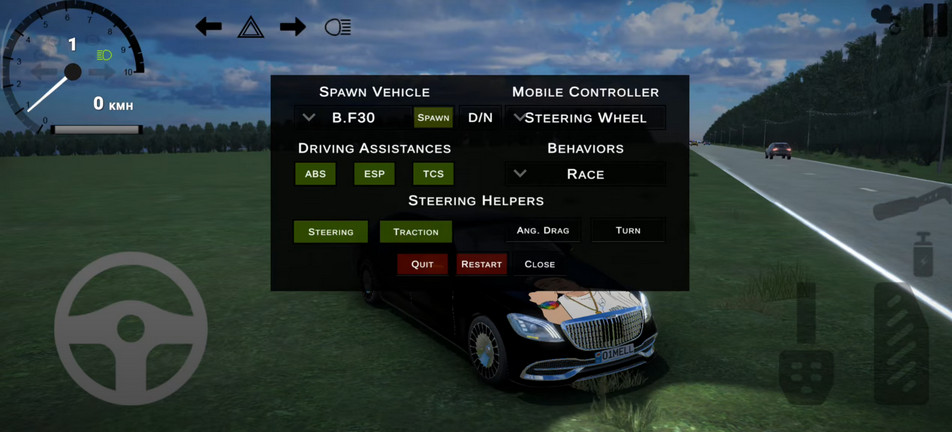Screen dimensions: 952x432
Task: Click the green Spawn button
Action: pyautogui.click(x=433, y=118)
